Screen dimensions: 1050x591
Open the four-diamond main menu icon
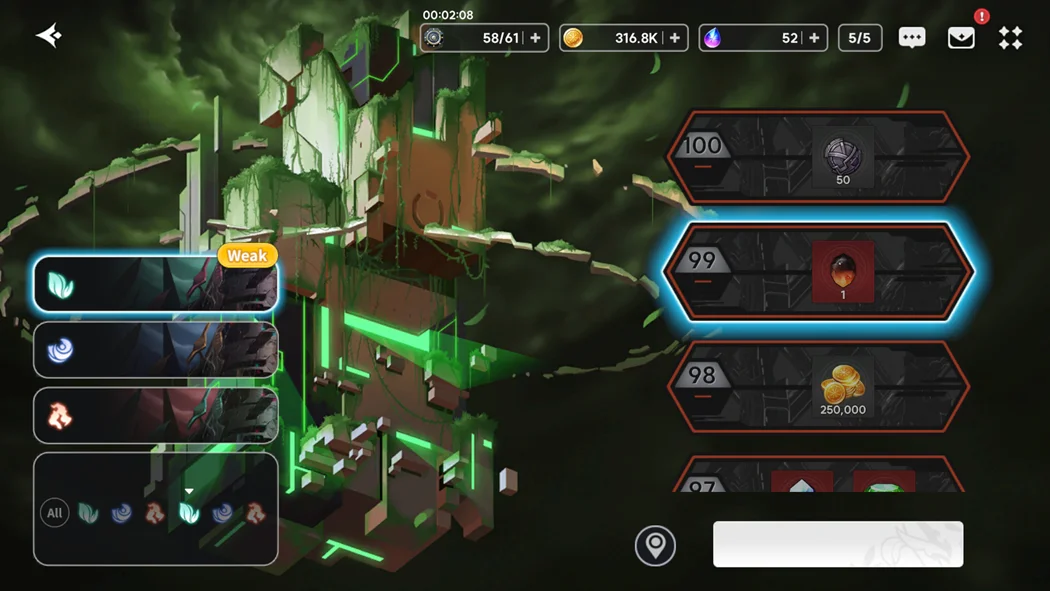tap(1010, 38)
